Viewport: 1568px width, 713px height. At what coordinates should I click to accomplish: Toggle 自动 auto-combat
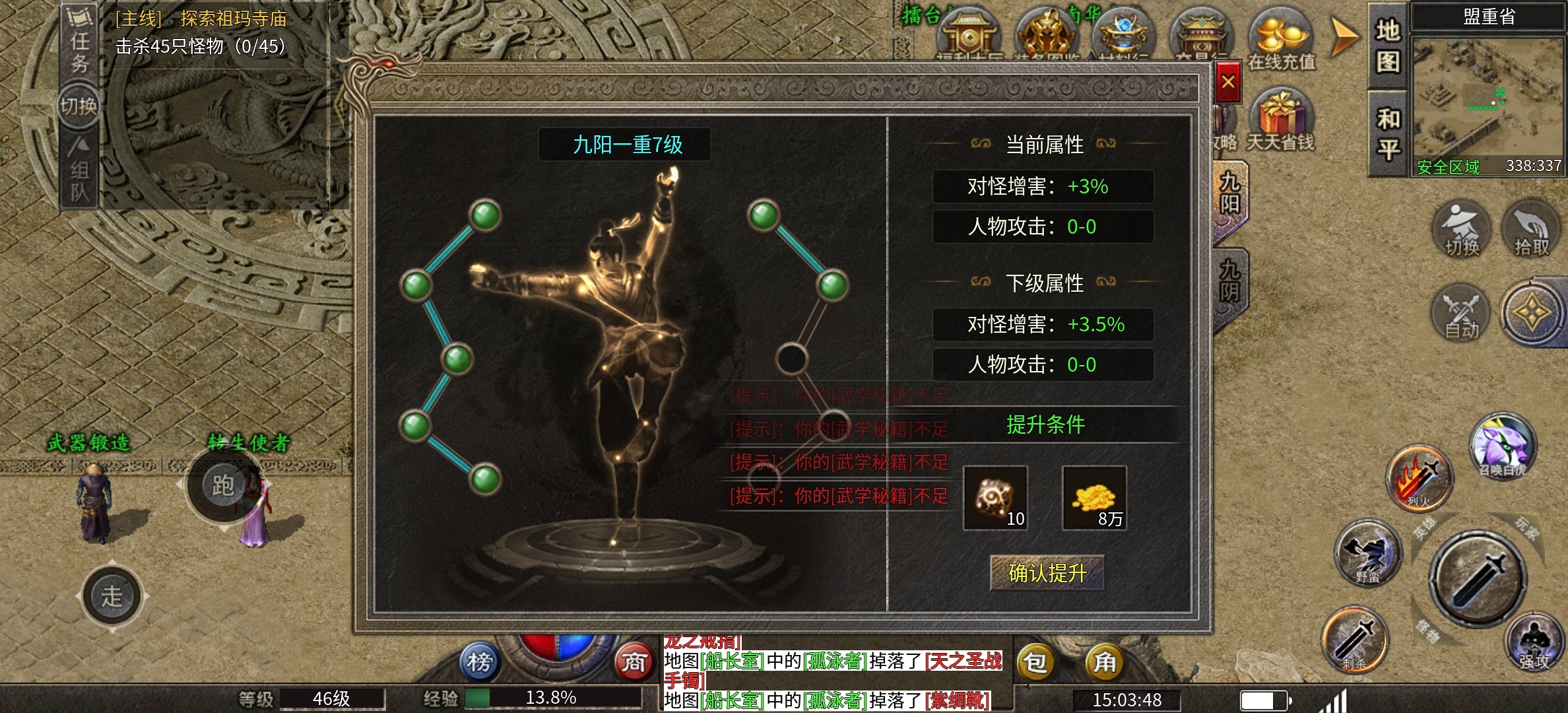pyautogui.click(x=1462, y=313)
